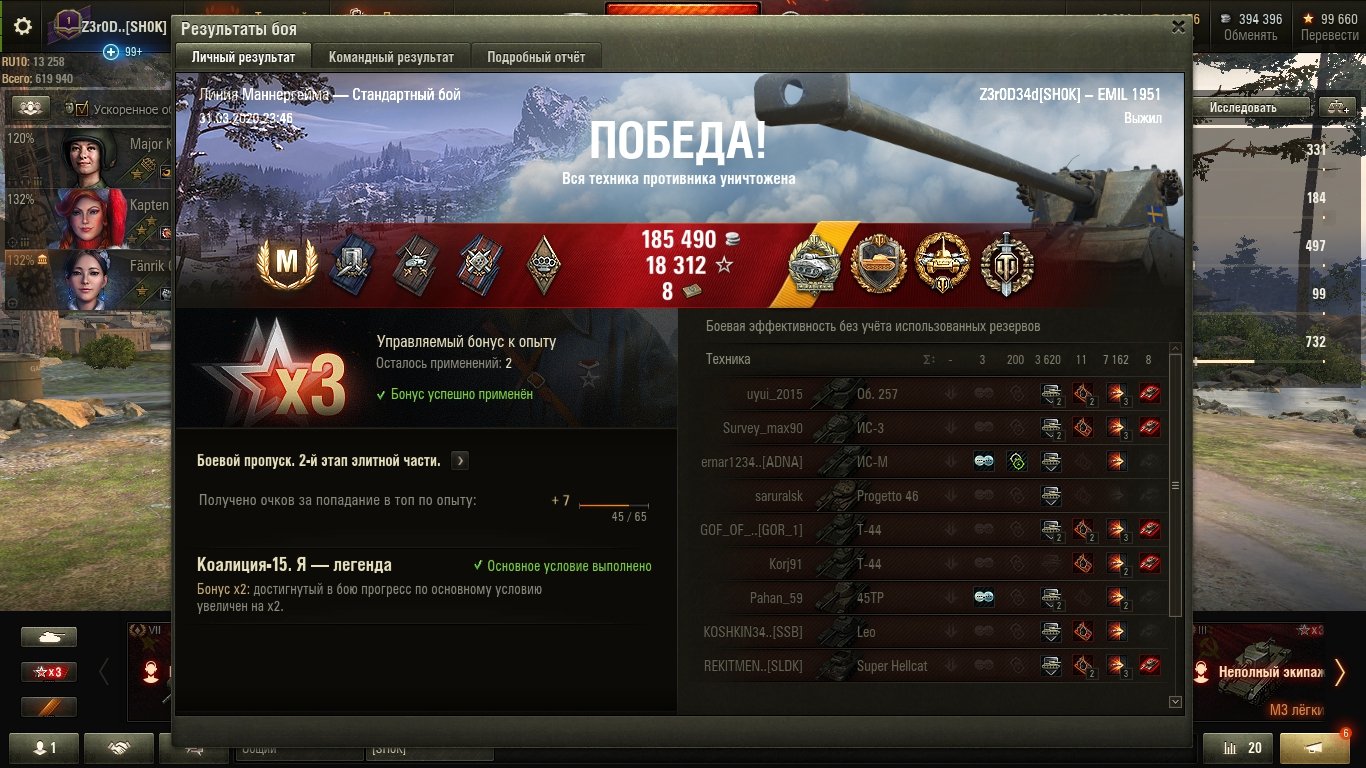This screenshot has height=768, width=1366.
Task: Switch to the Командный результат tab
Action: 391,57
